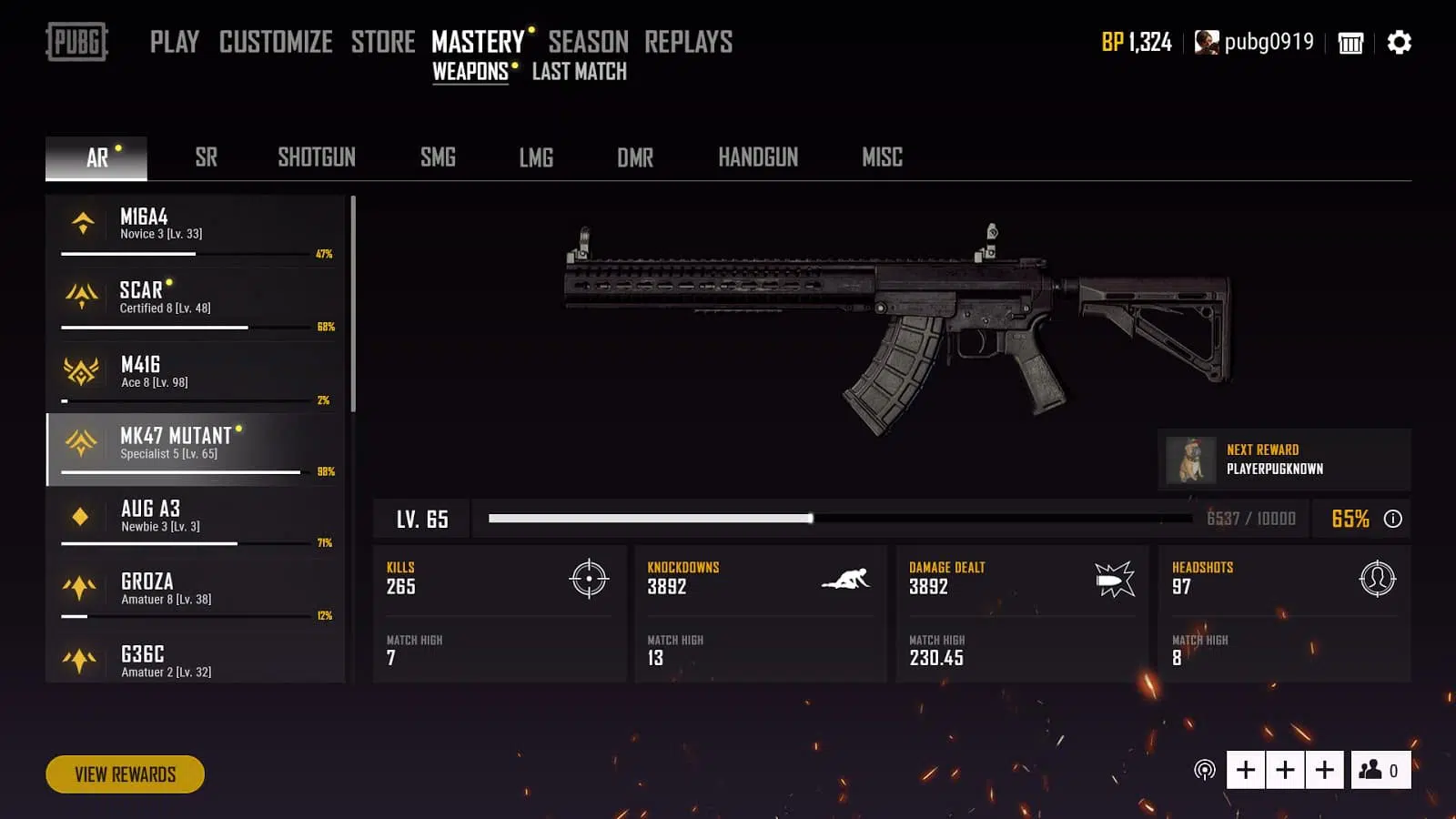Select the damage dealt bullet impact icon

(1113, 580)
